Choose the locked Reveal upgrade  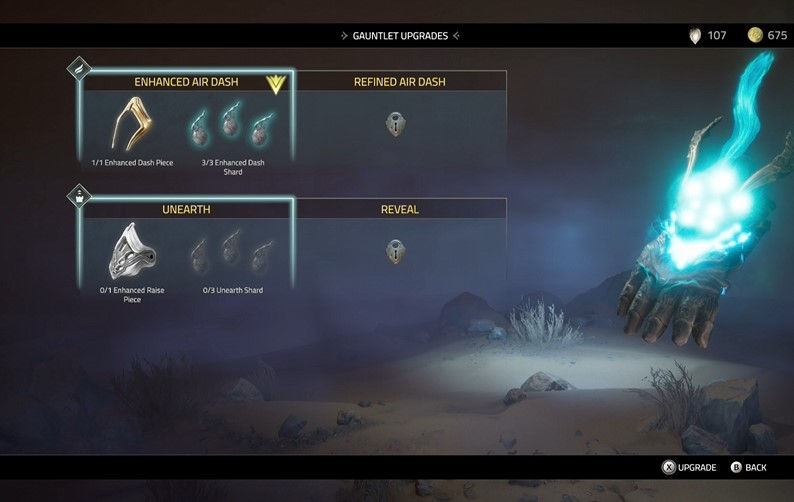pyautogui.click(x=399, y=210)
